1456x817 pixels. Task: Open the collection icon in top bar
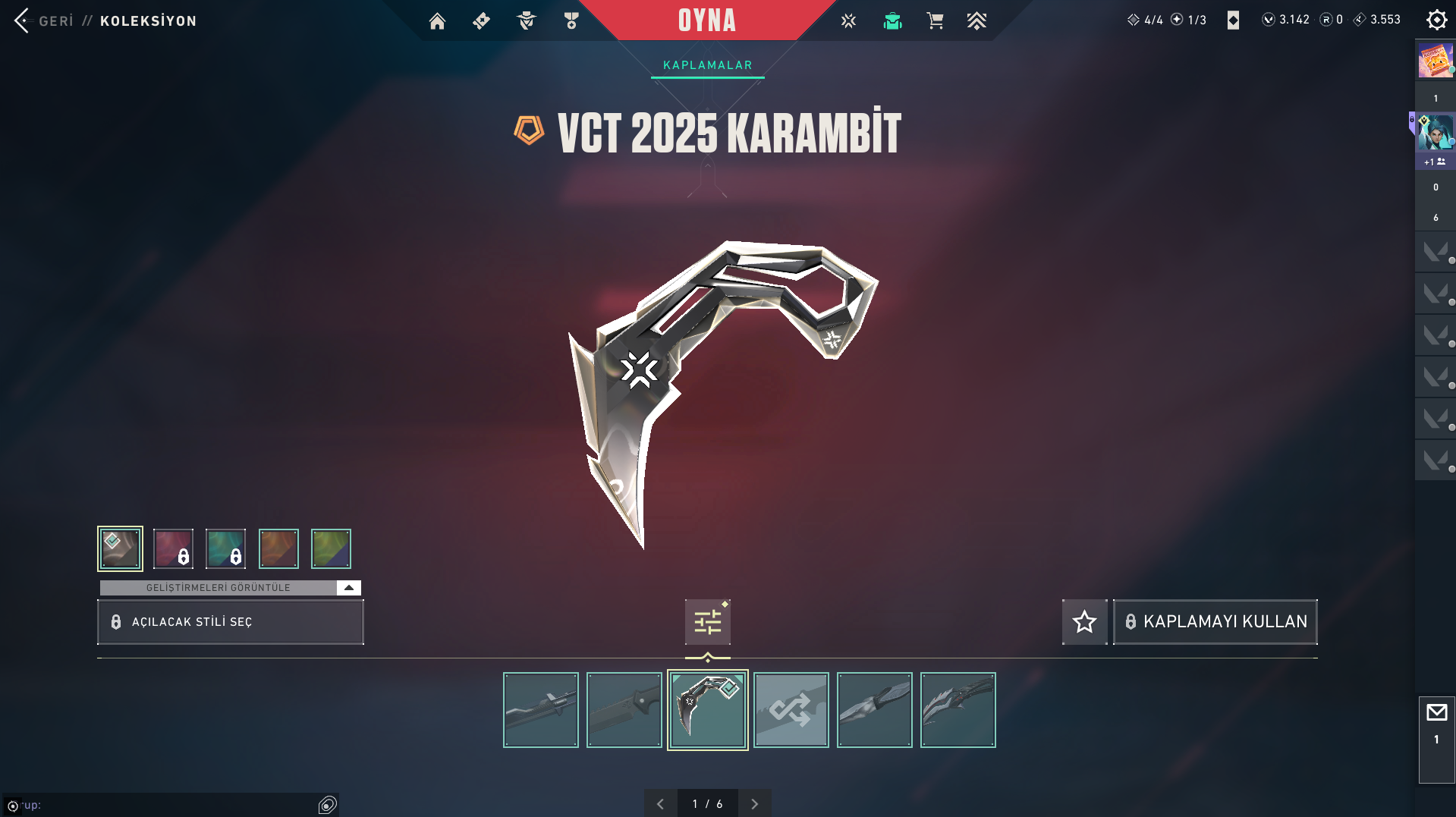pyautogui.click(x=892, y=21)
